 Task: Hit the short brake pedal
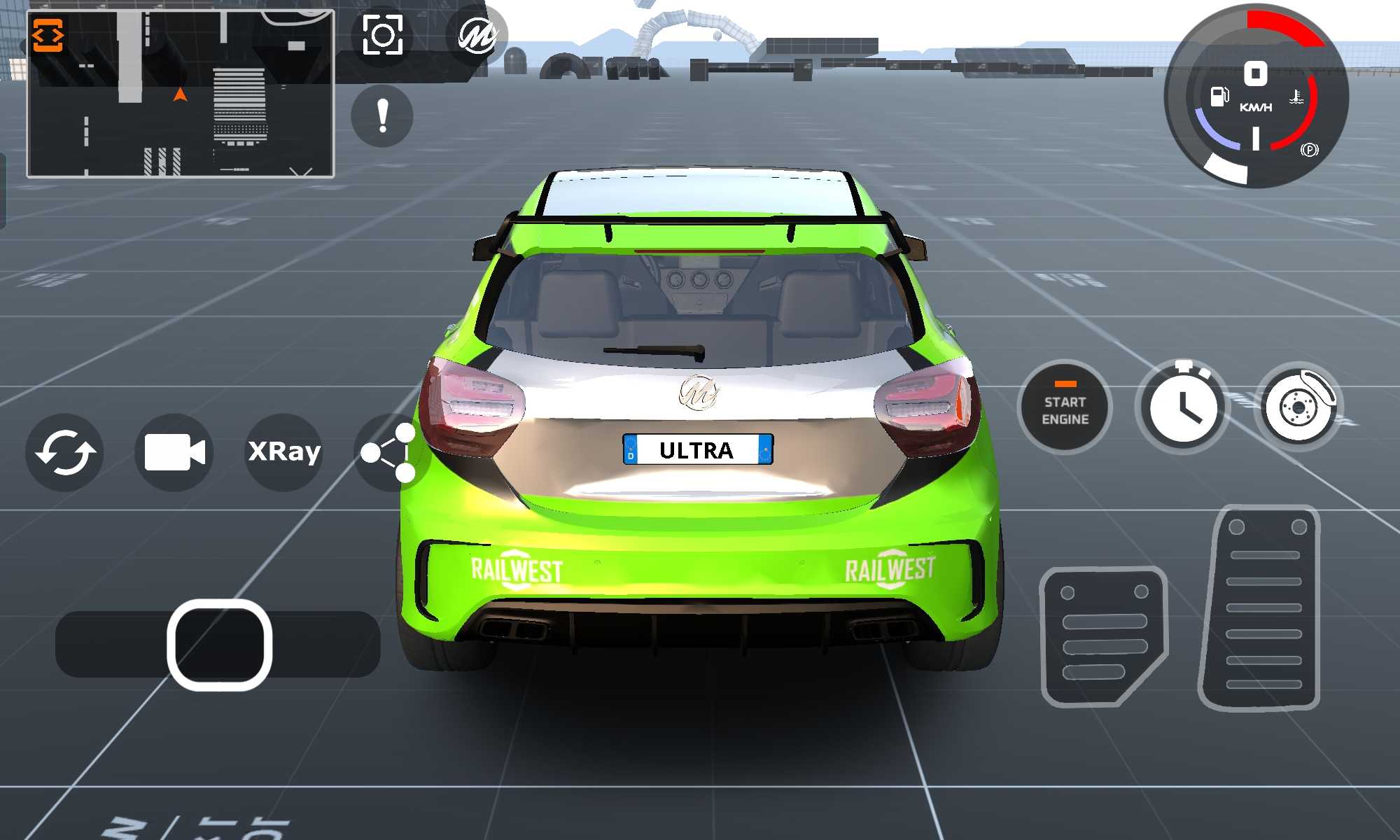click(x=1102, y=635)
